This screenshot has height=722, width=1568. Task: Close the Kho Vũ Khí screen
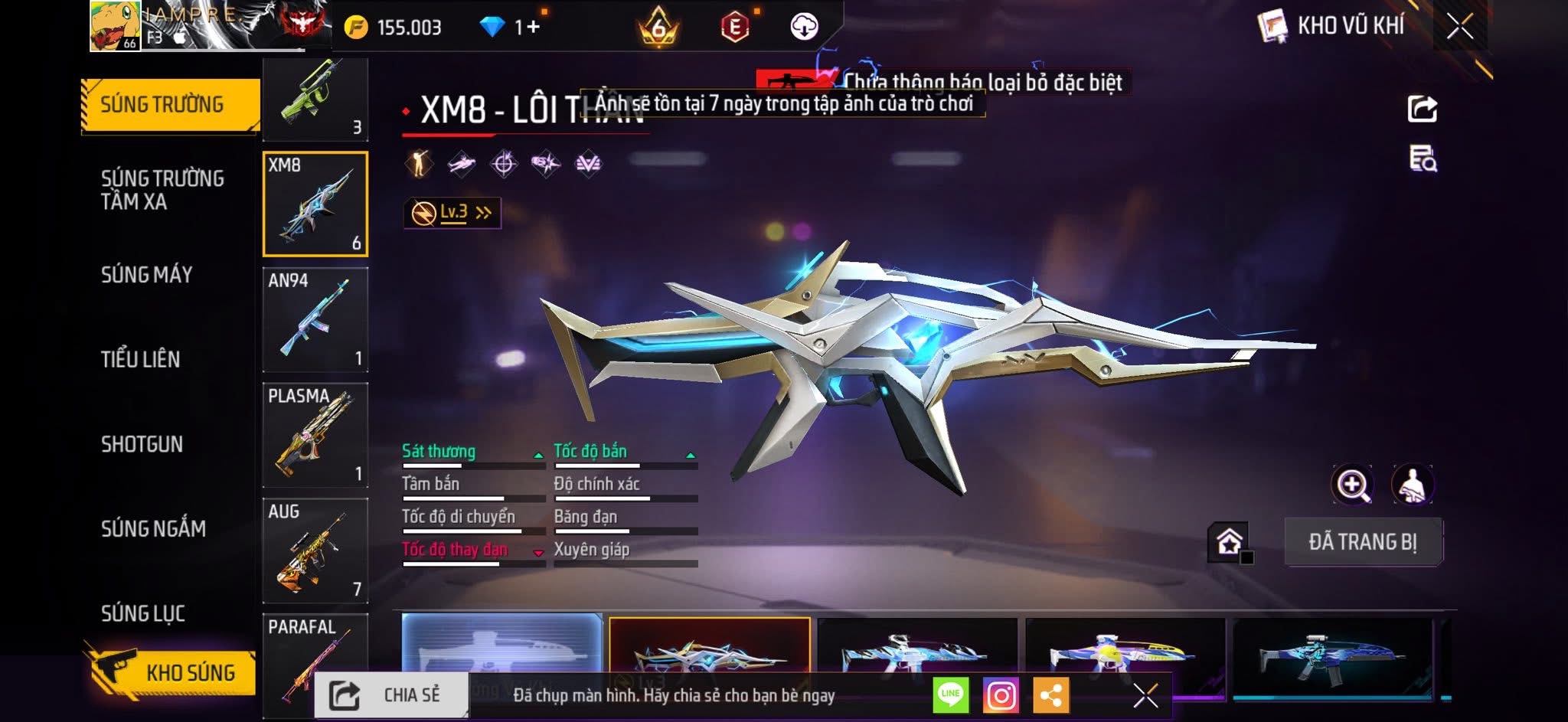(x=1460, y=27)
